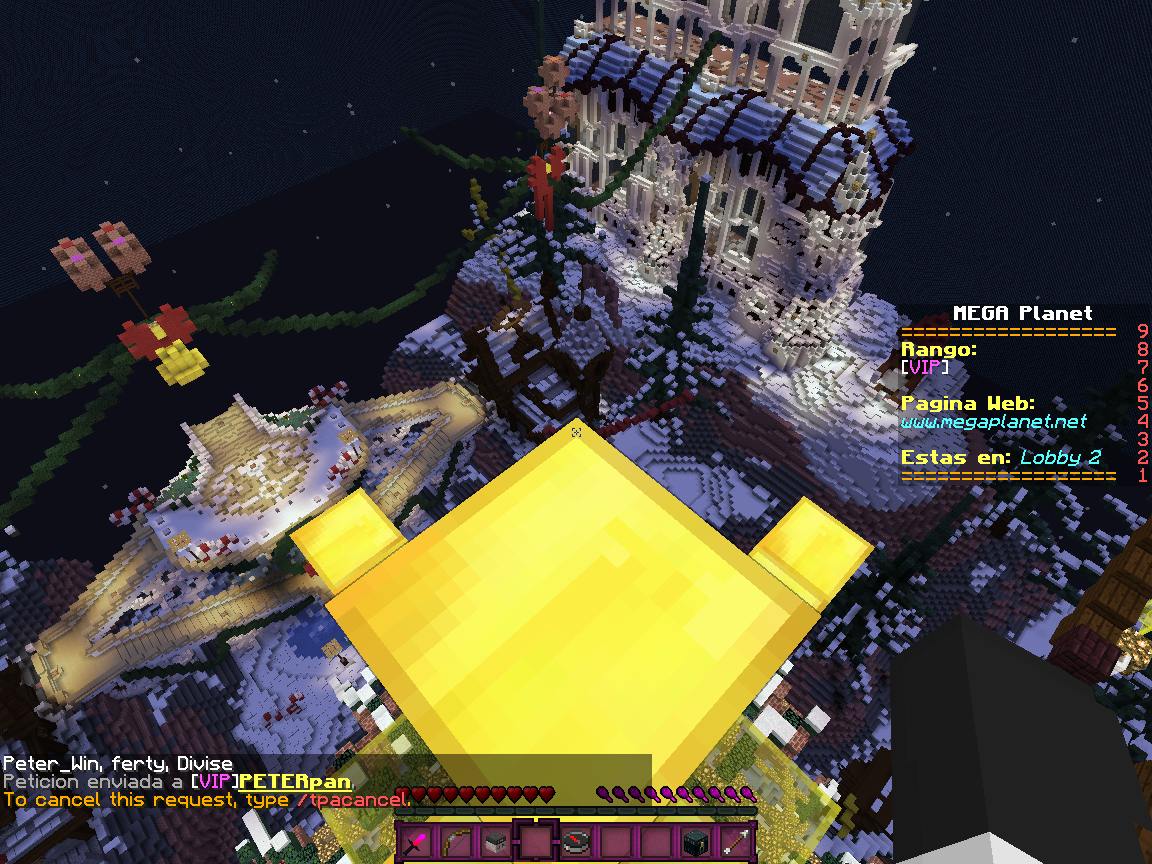
Task: Choose the player head hotbar slot
Action: 495,842
